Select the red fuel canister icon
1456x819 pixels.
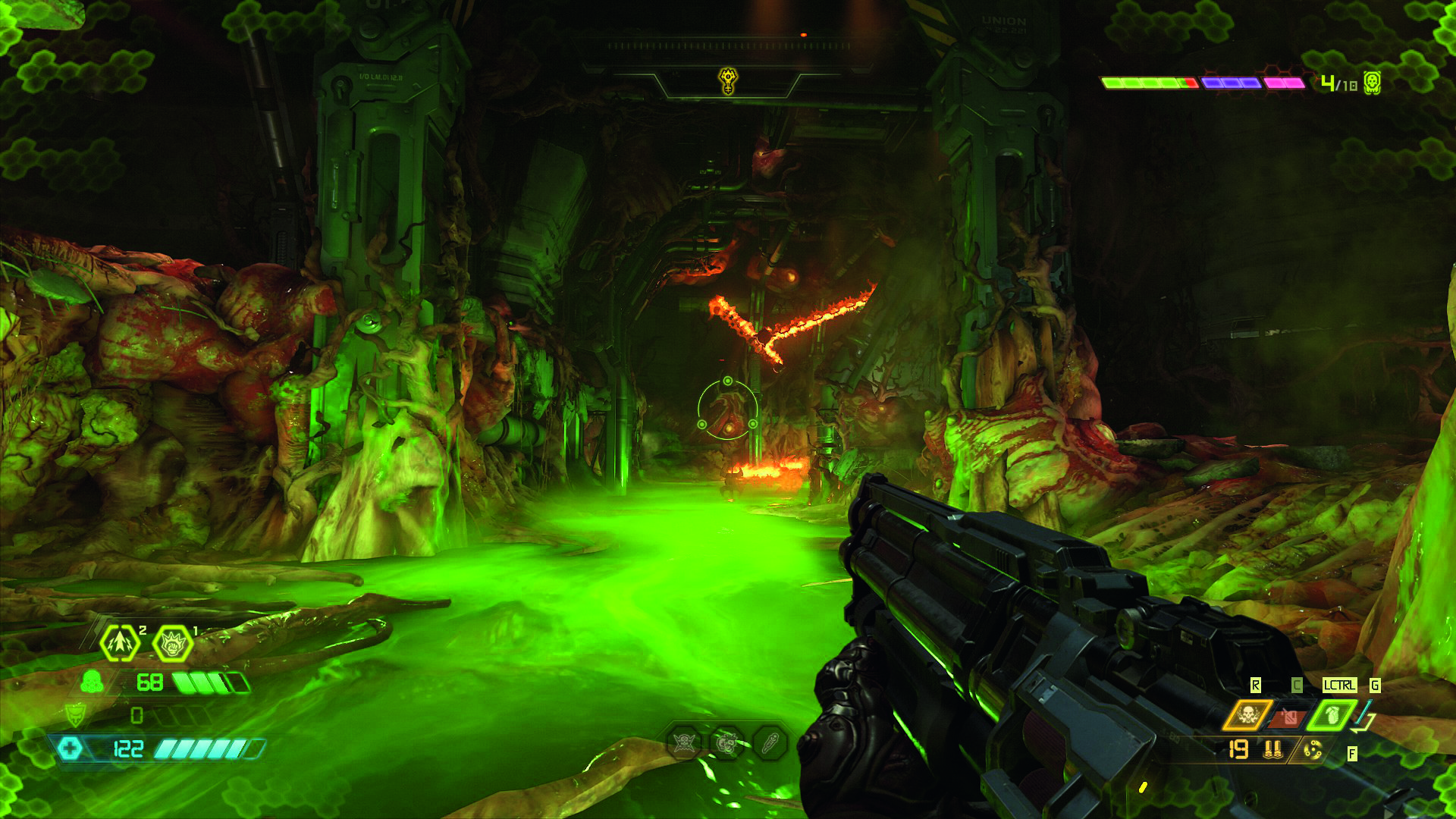click(1288, 716)
